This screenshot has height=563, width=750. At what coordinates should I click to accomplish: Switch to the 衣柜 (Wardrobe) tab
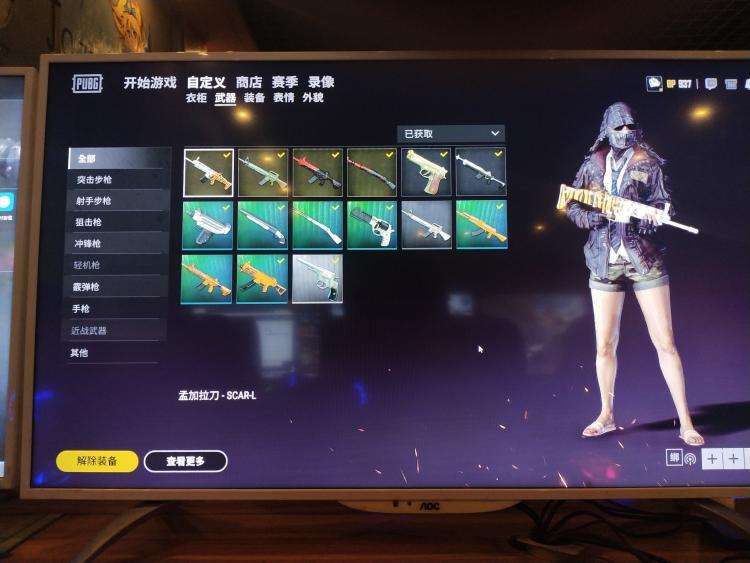(196, 98)
